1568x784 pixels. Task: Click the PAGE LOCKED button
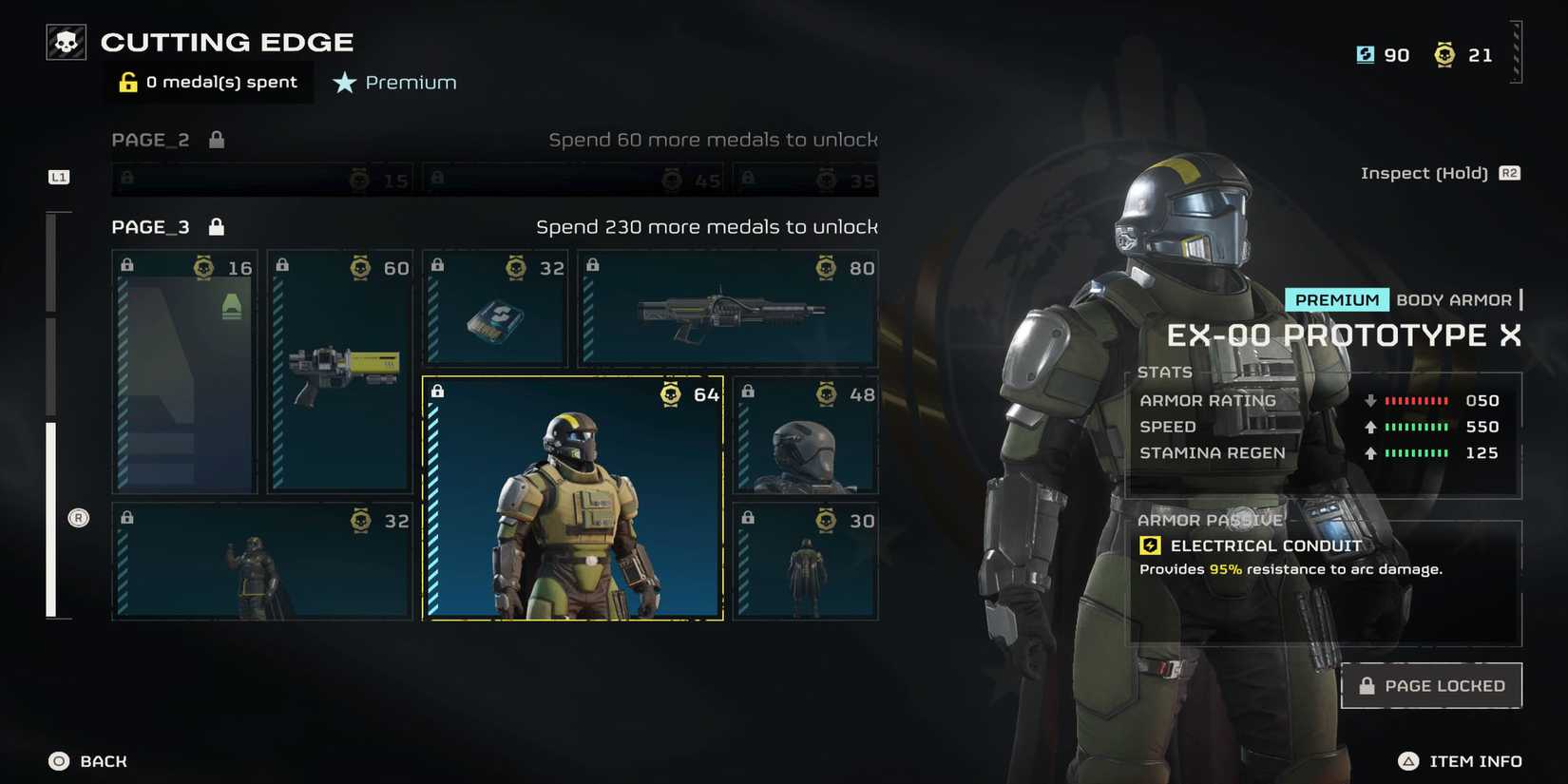1431,684
